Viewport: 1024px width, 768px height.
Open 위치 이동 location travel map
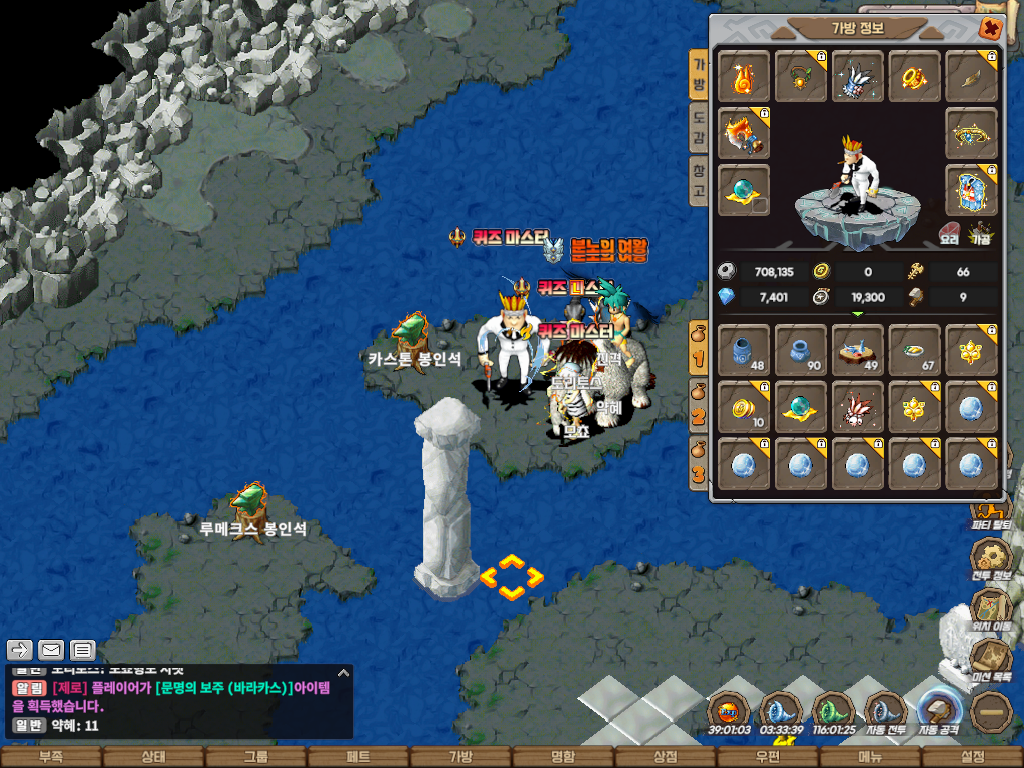[991, 610]
